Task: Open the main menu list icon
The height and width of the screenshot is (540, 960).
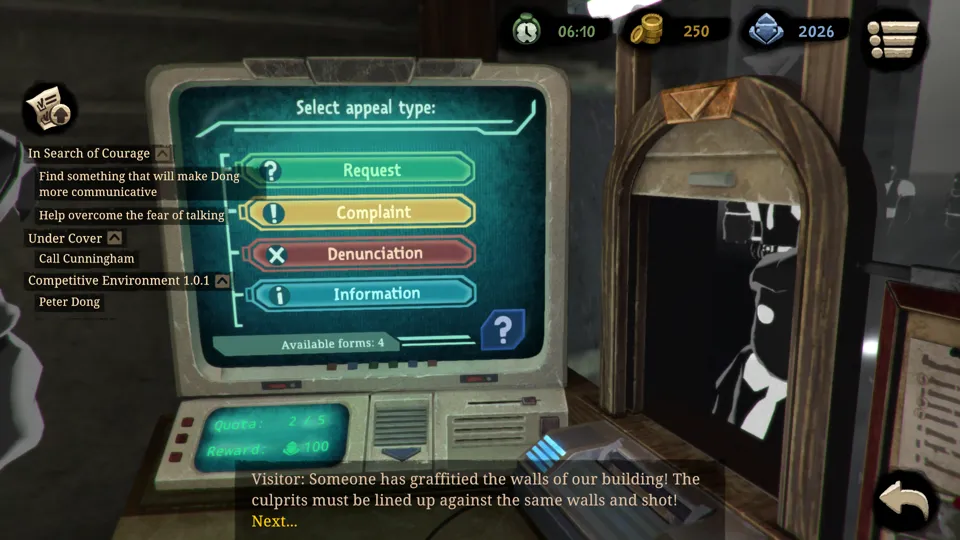Action: coord(893,39)
